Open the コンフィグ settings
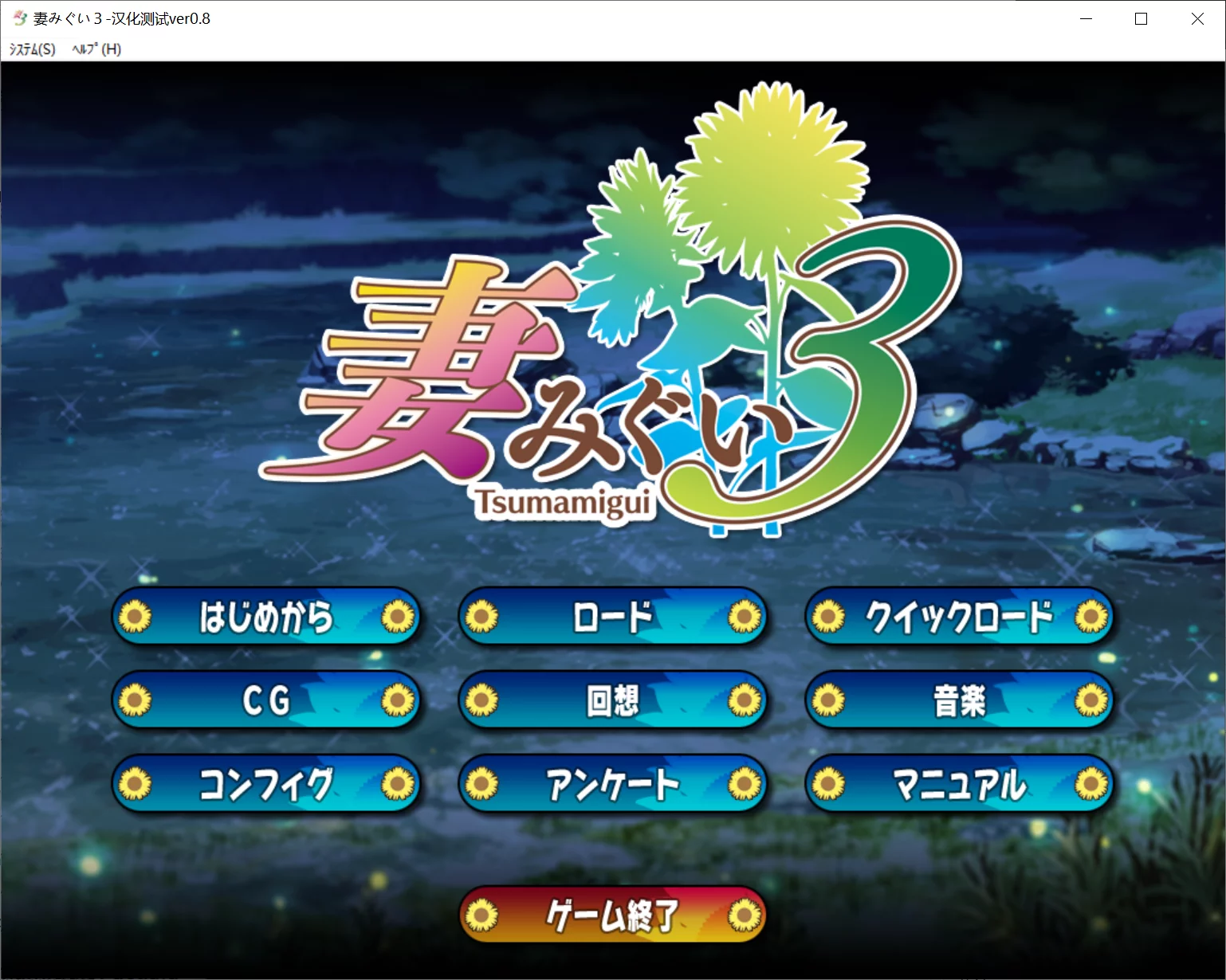The height and width of the screenshot is (980, 1226). point(266,783)
